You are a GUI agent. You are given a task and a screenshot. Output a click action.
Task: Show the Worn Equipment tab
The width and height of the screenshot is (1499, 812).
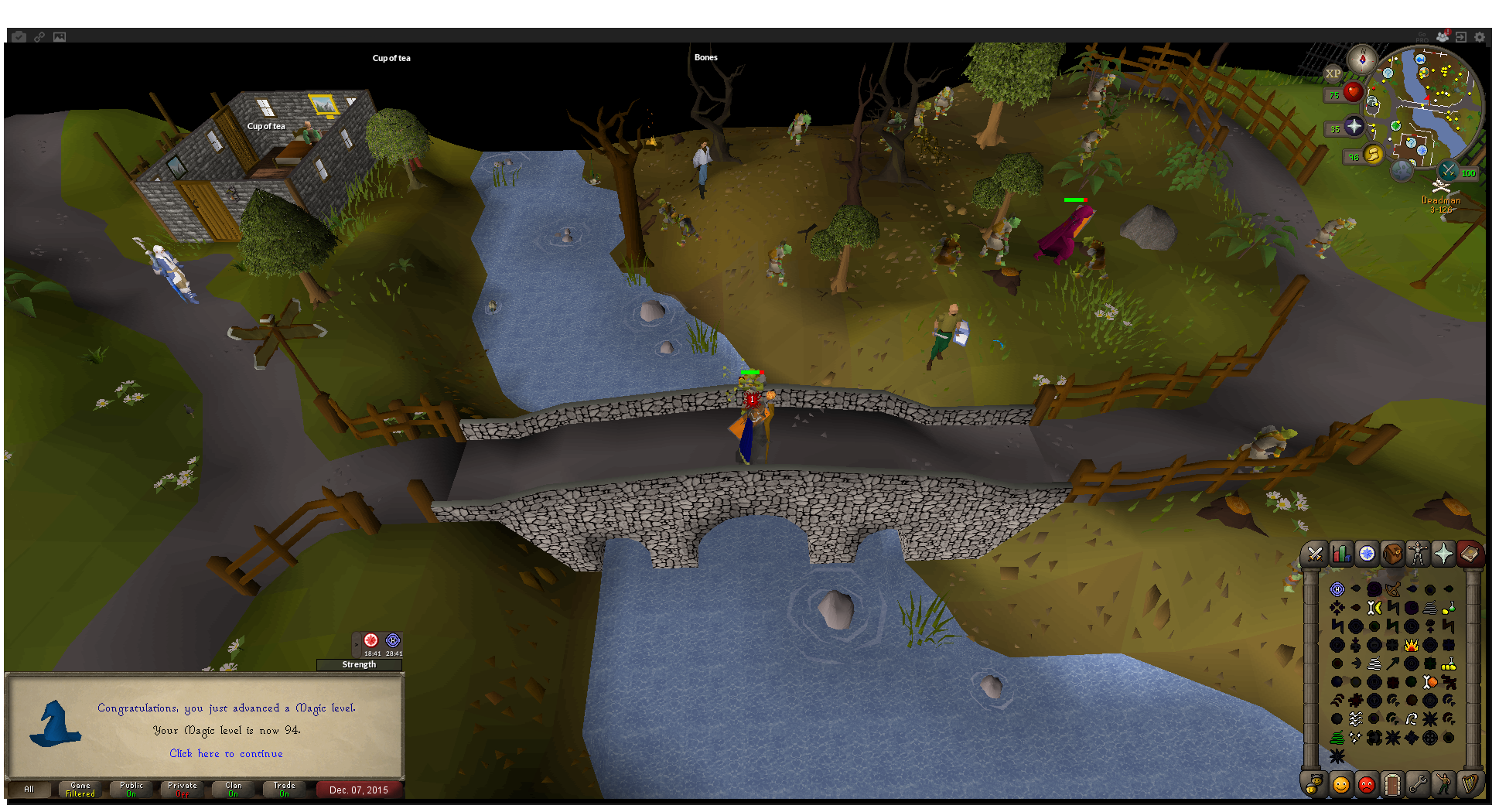[1418, 554]
